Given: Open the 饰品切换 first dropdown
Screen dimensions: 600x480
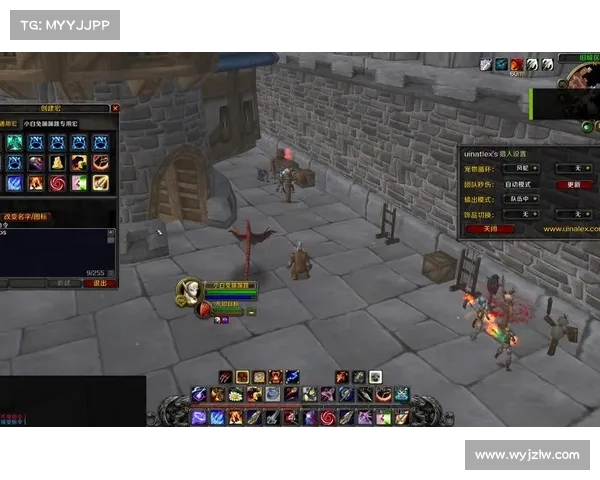Looking at the screenshot, I should [x=521, y=213].
